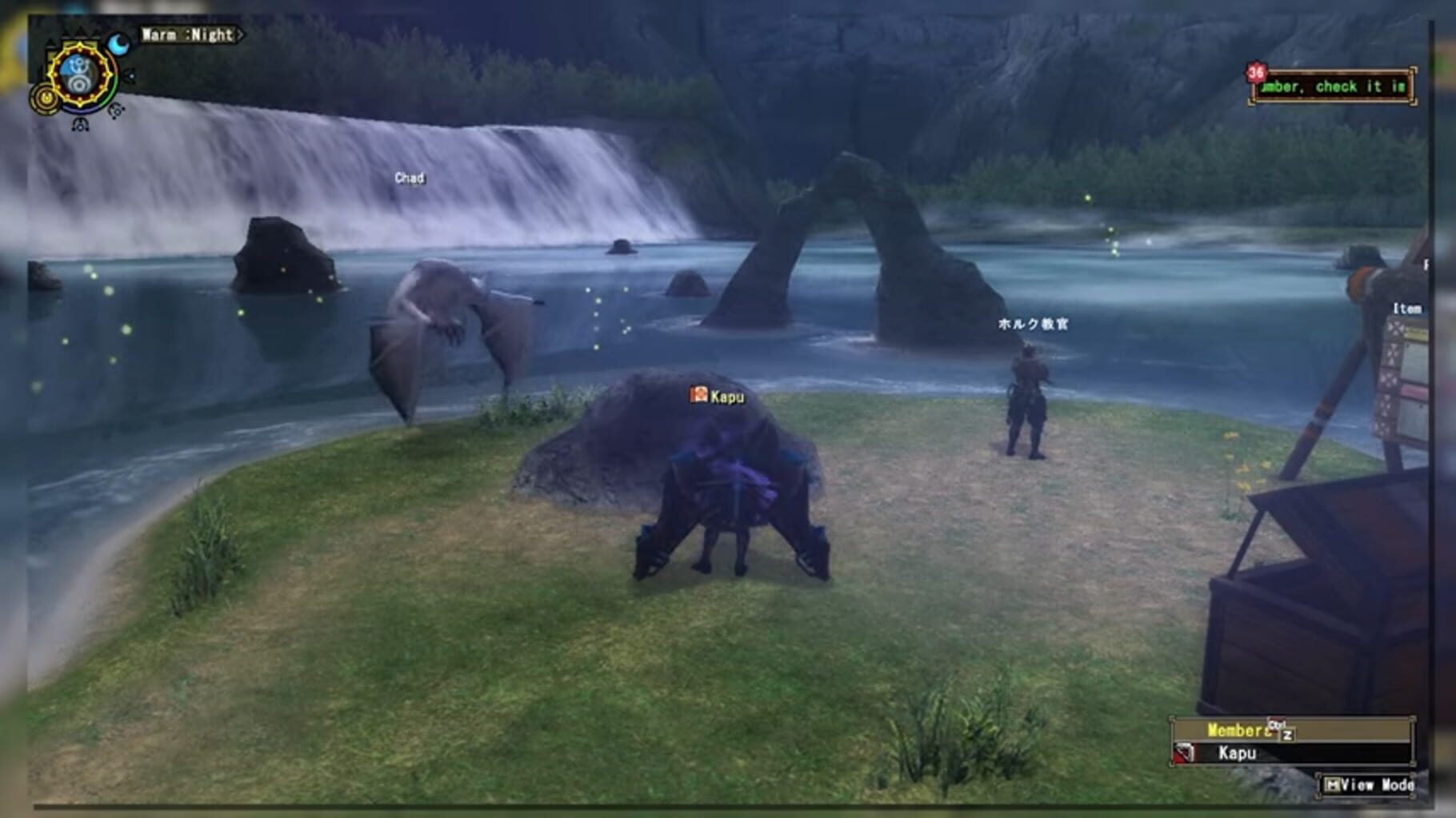
Task: Click the Z key icon on the Members panel
Action: click(x=1288, y=734)
